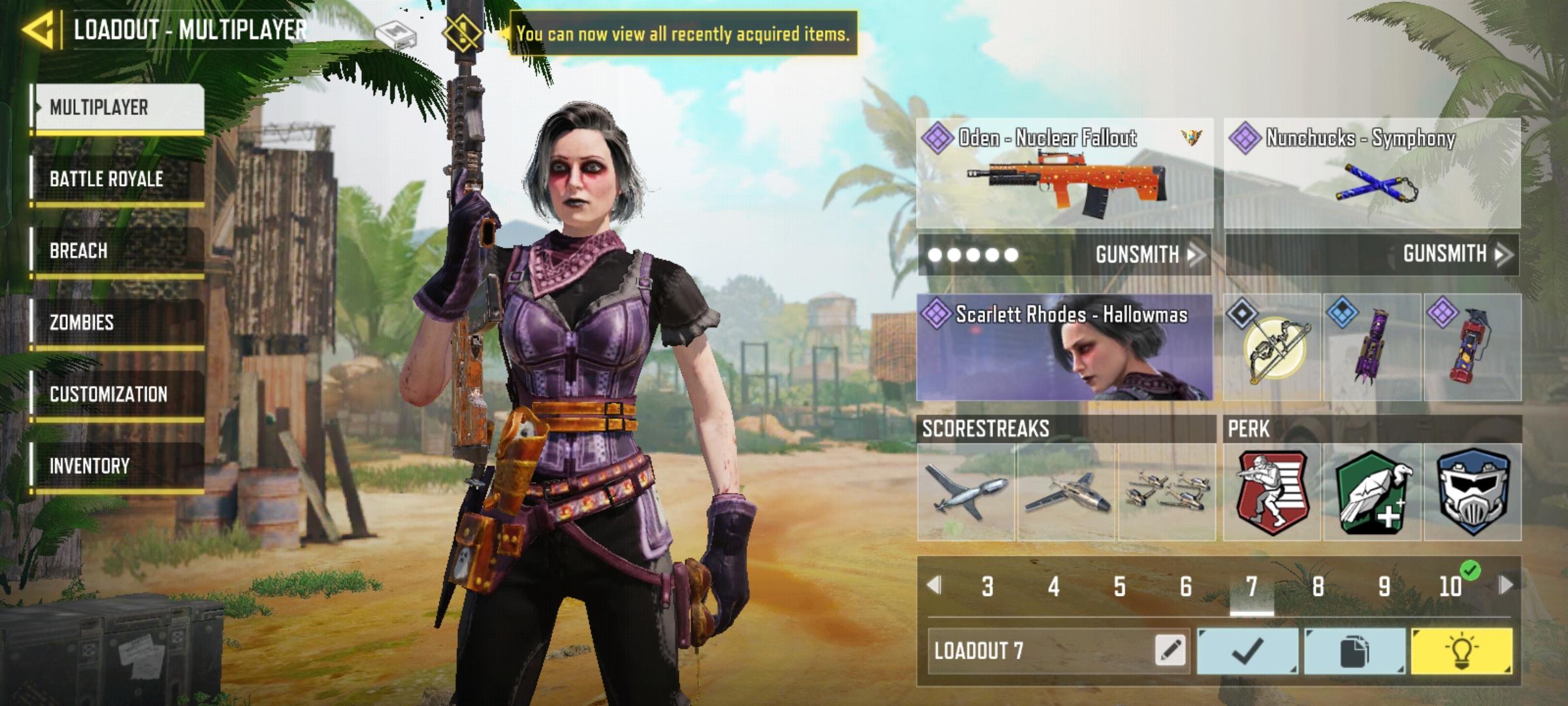
Task: Open the Customization section
Action: 118,395
